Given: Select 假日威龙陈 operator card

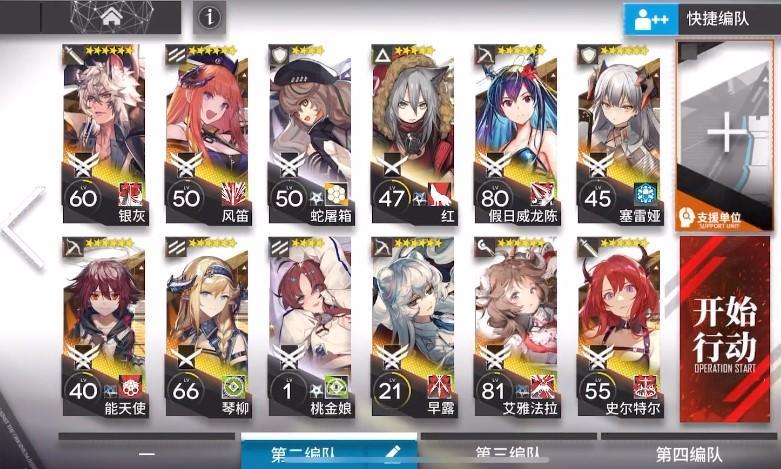Looking at the screenshot, I should [x=515, y=133].
